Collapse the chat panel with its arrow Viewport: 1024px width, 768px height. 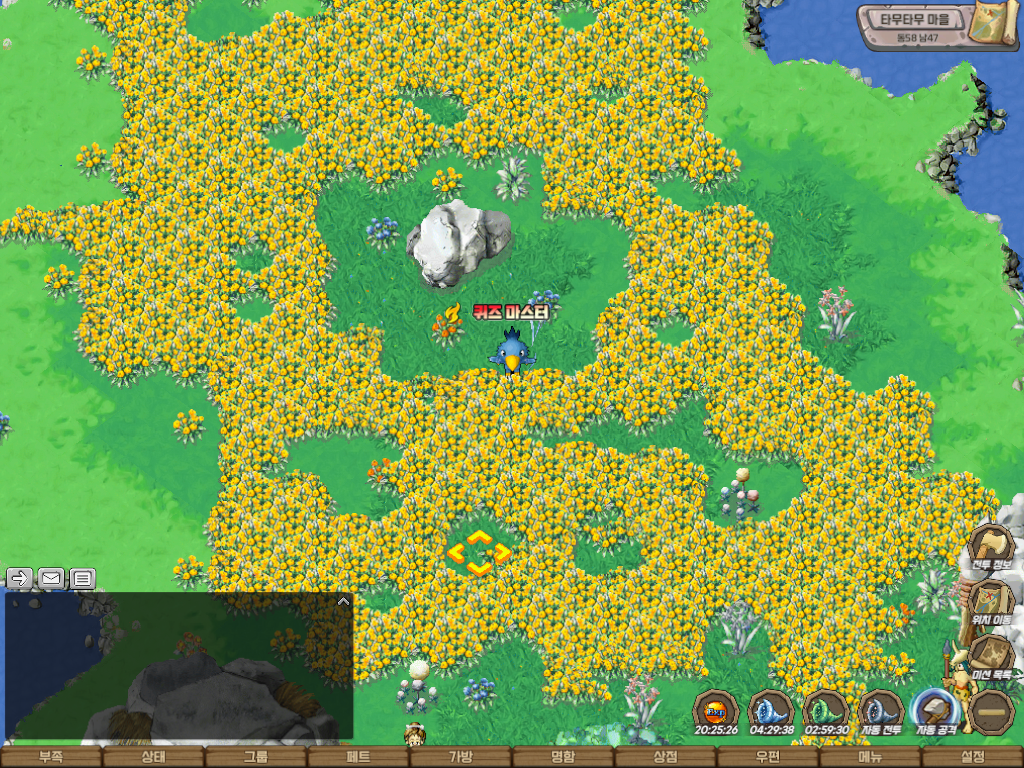(343, 602)
